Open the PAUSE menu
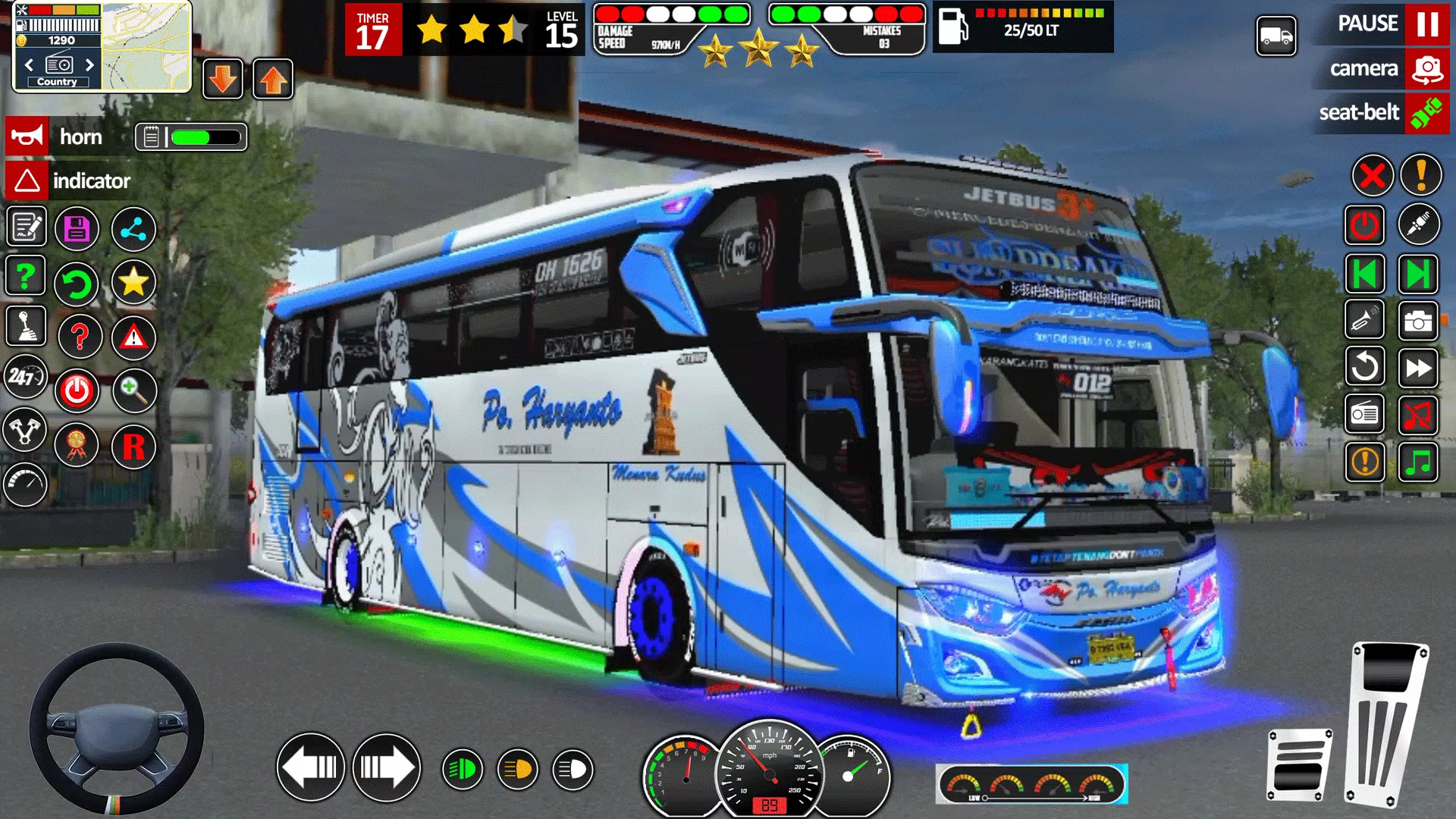 pos(1367,23)
